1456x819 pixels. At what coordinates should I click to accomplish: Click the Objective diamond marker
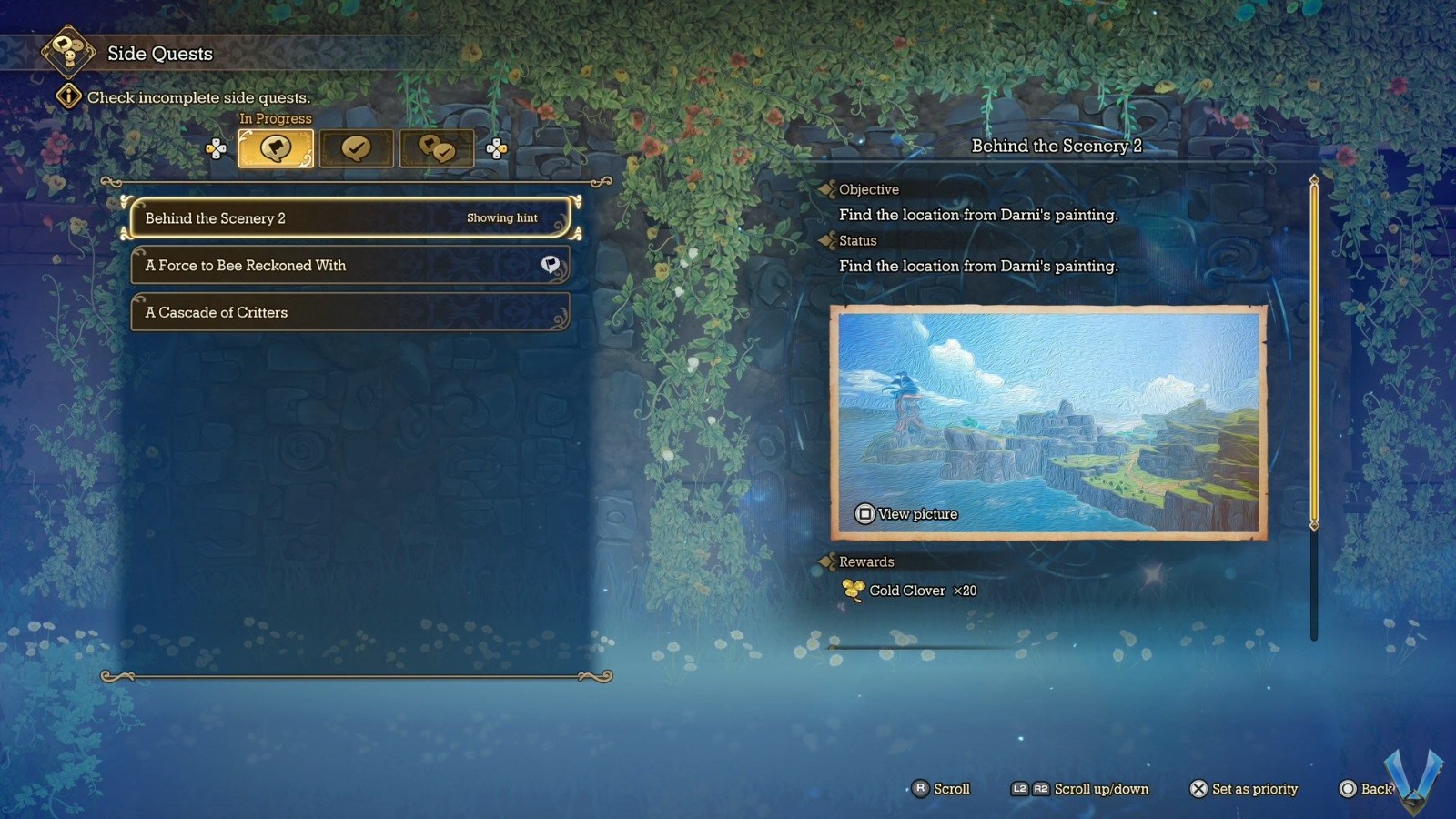[829, 189]
